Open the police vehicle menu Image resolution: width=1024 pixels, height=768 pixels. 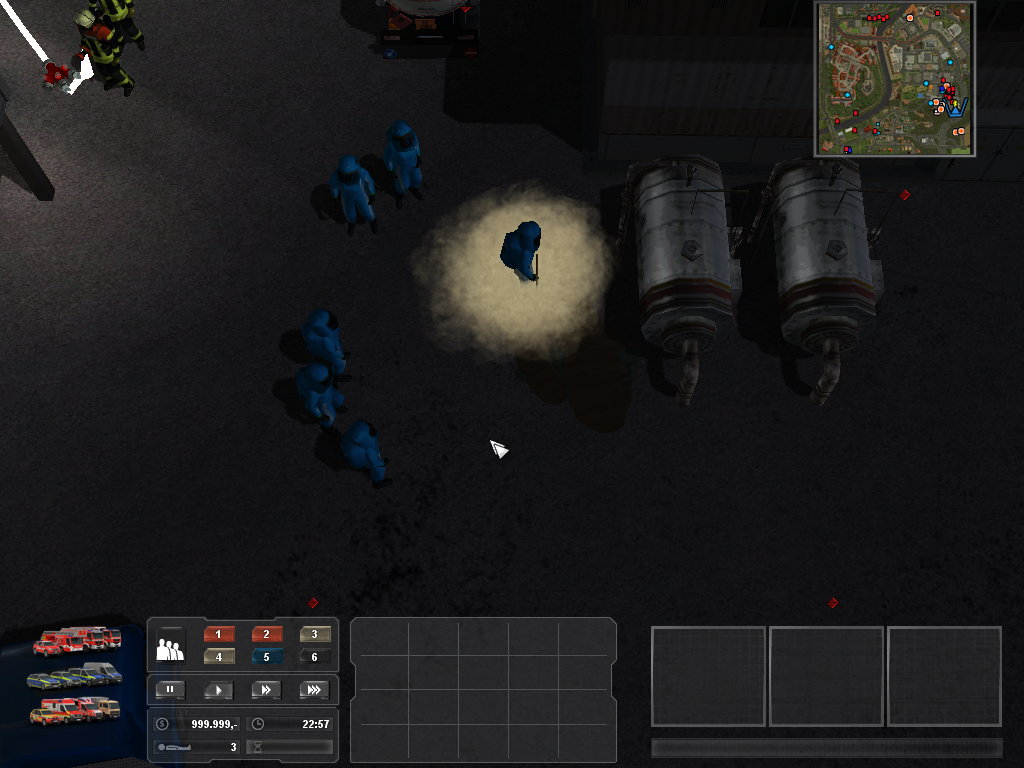(76, 677)
